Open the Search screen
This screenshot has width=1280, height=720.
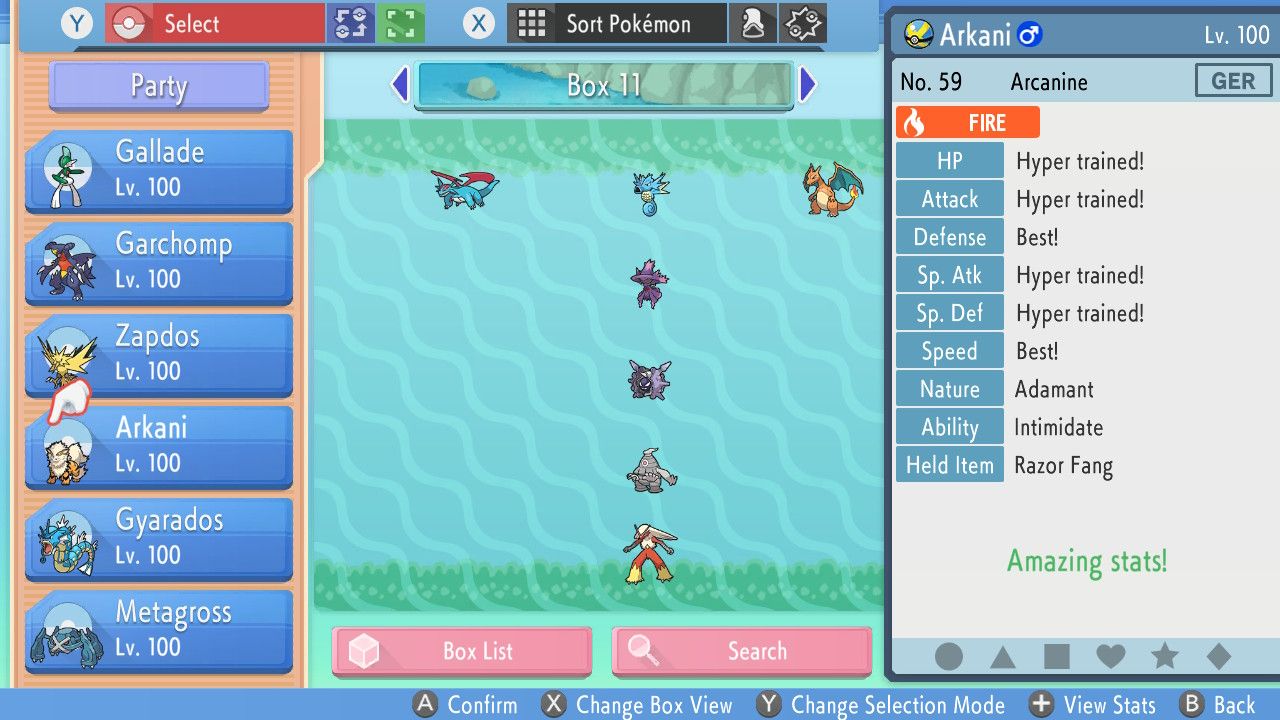click(741, 651)
